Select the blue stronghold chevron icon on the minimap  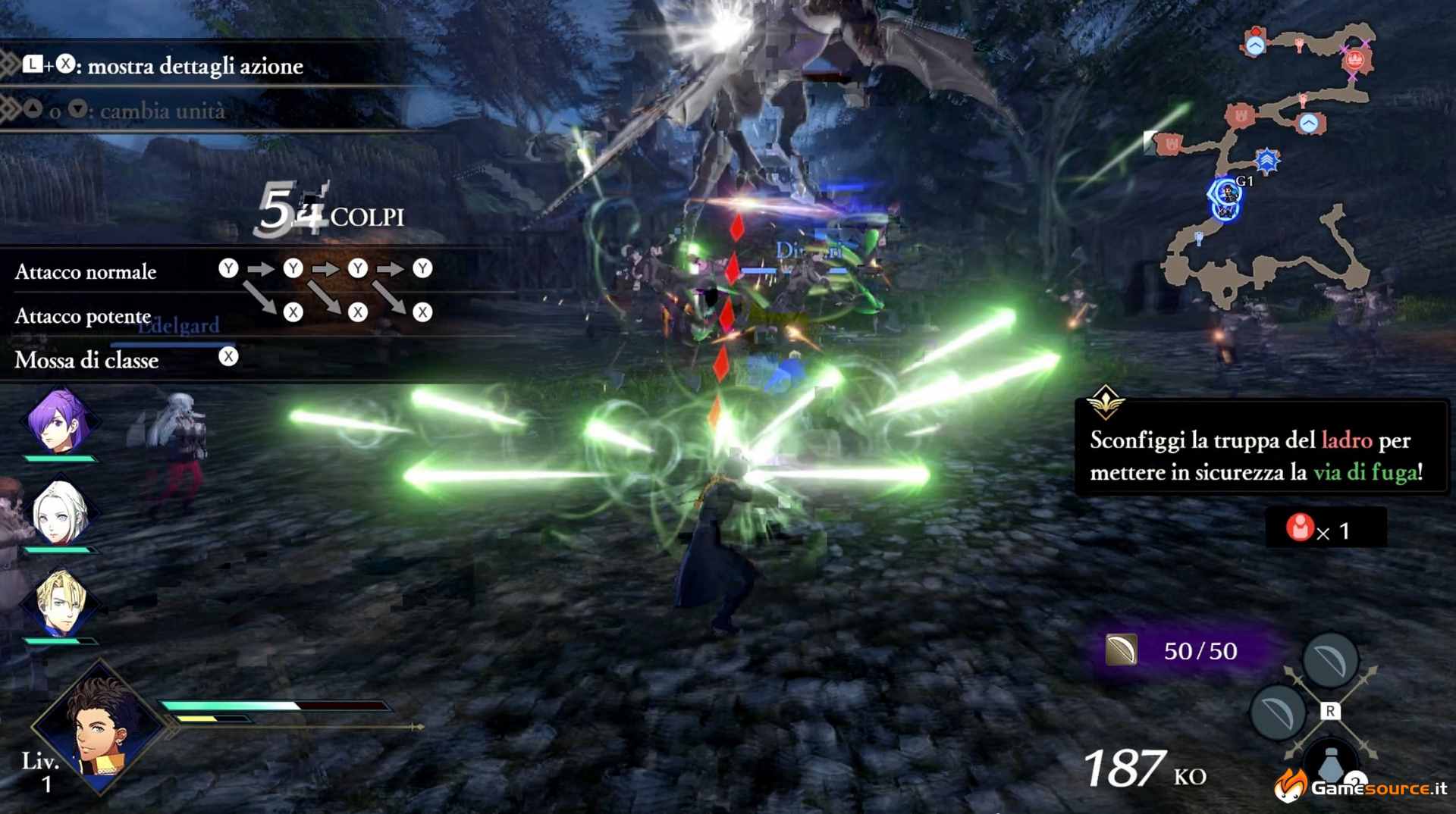pos(1267,159)
